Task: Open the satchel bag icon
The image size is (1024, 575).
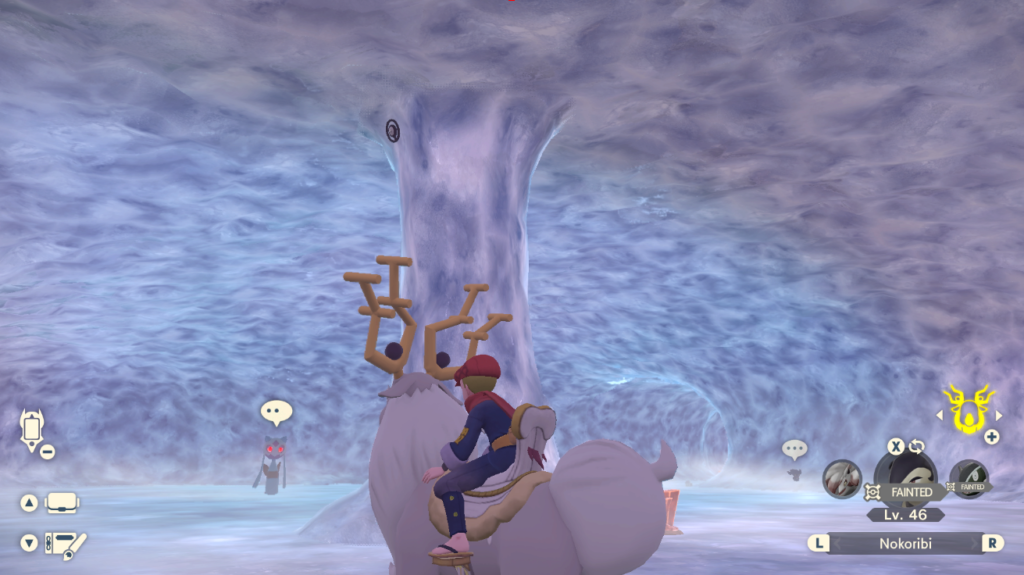Action: (62, 503)
